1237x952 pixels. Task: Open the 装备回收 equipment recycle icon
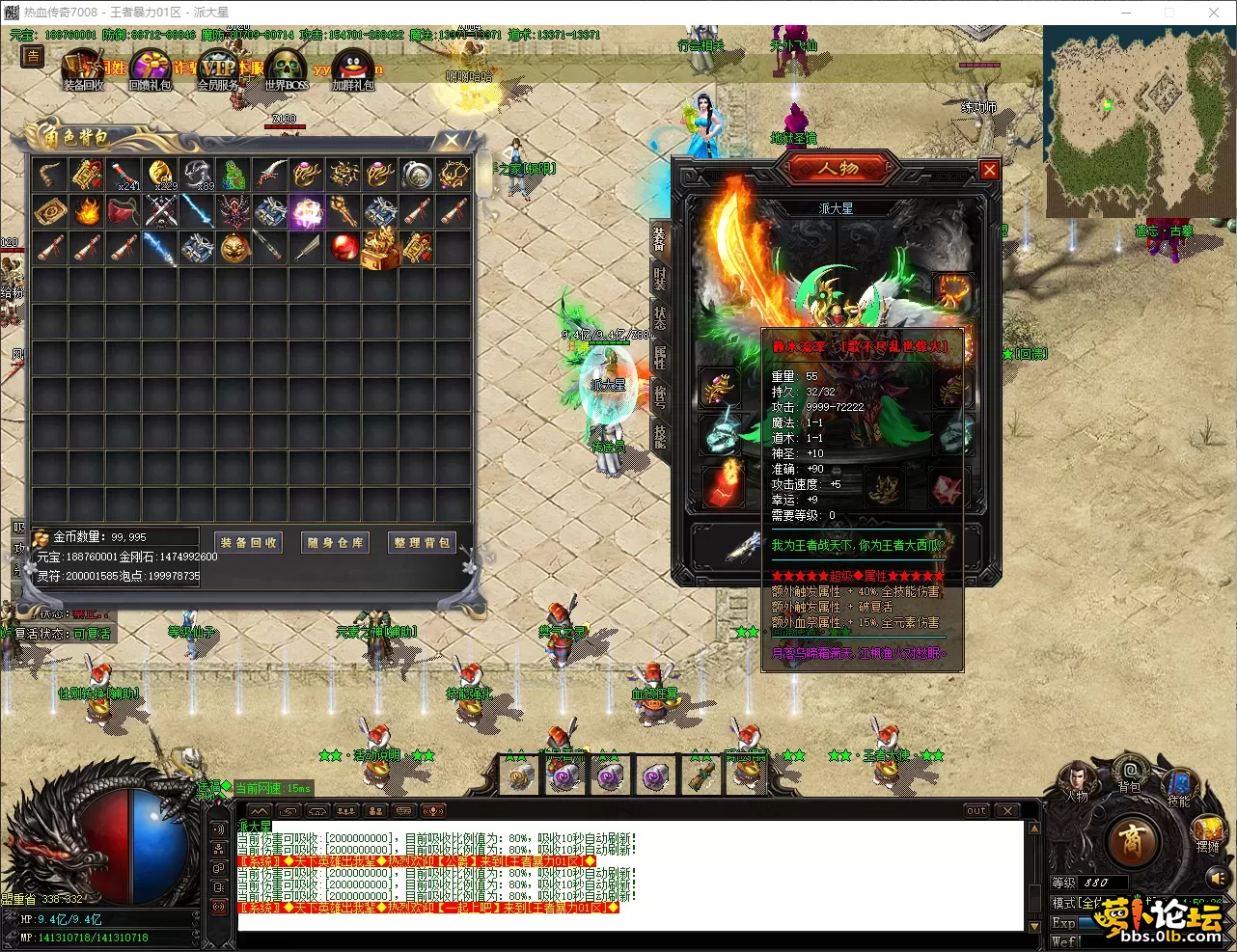point(83,69)
